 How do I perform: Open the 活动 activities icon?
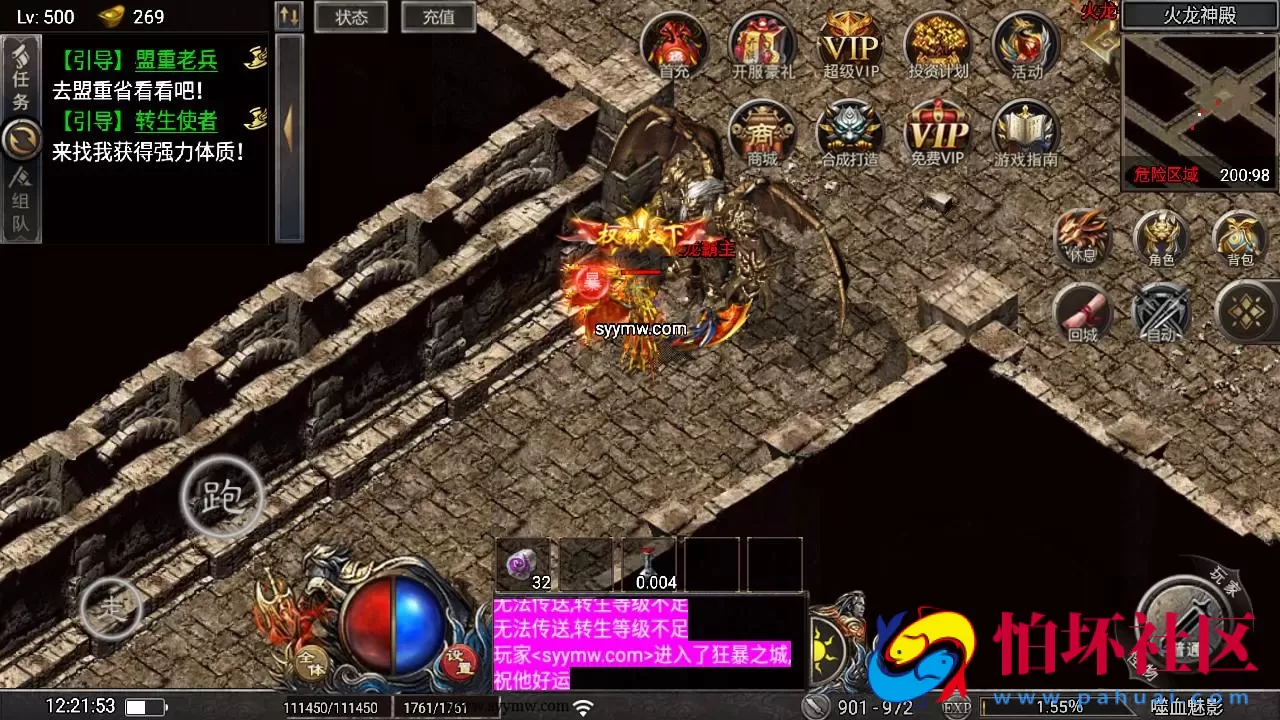click(1024, 45)
